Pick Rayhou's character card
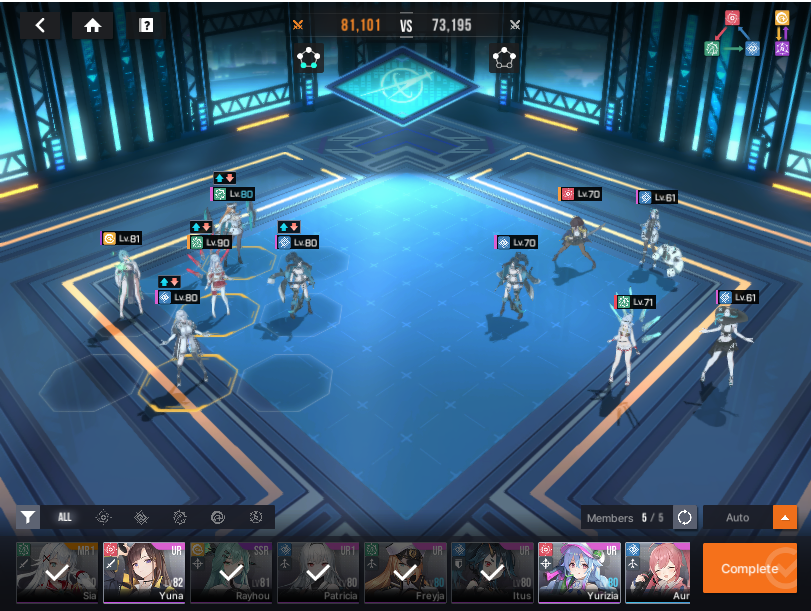 coord(231,573)
